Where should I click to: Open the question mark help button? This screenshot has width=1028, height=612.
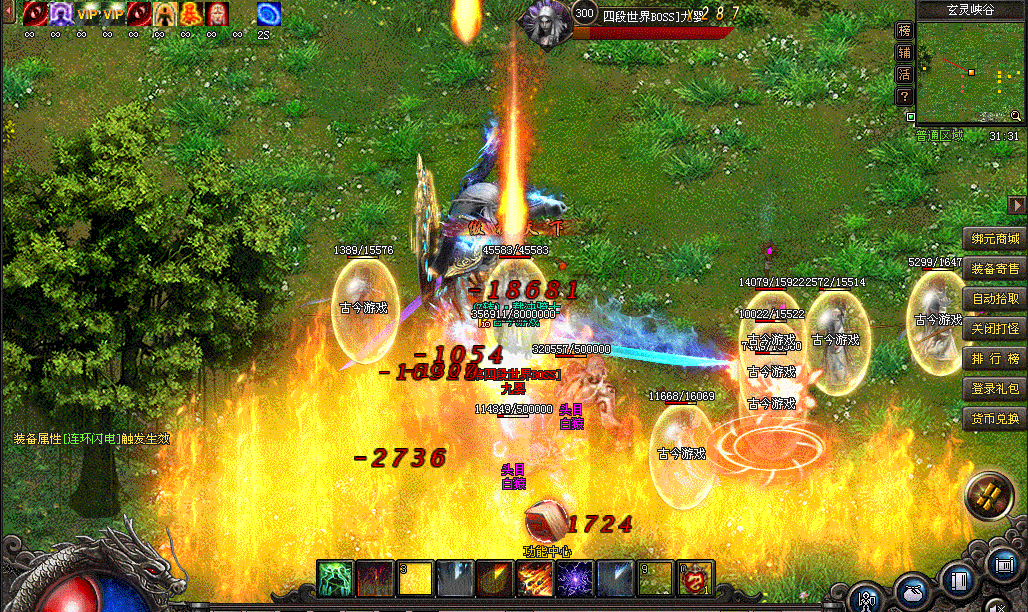coord(904,97)
